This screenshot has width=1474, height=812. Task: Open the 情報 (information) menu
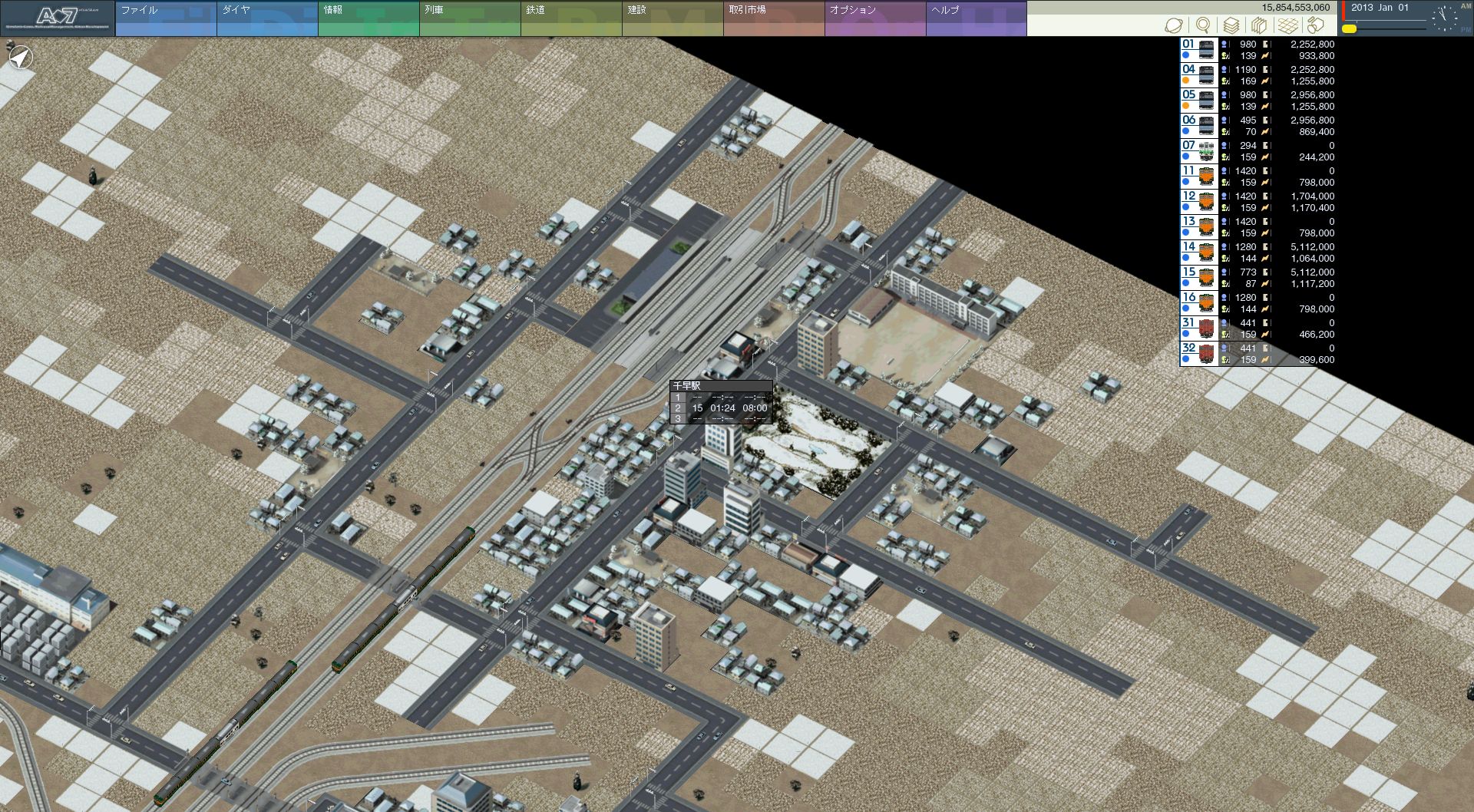tap(368, 18)
